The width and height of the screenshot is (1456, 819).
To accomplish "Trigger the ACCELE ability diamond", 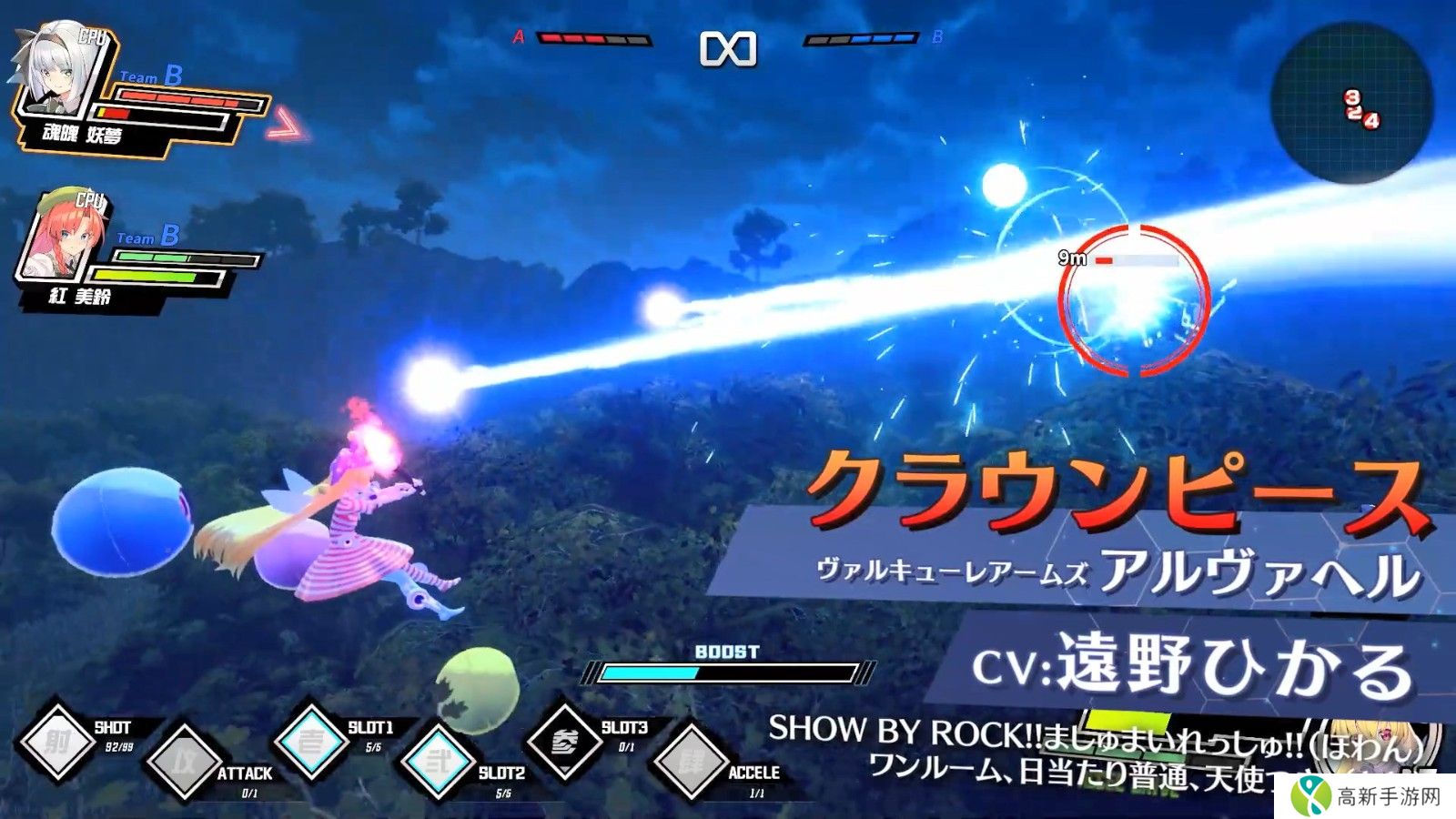I will click(x=691, y=763).
